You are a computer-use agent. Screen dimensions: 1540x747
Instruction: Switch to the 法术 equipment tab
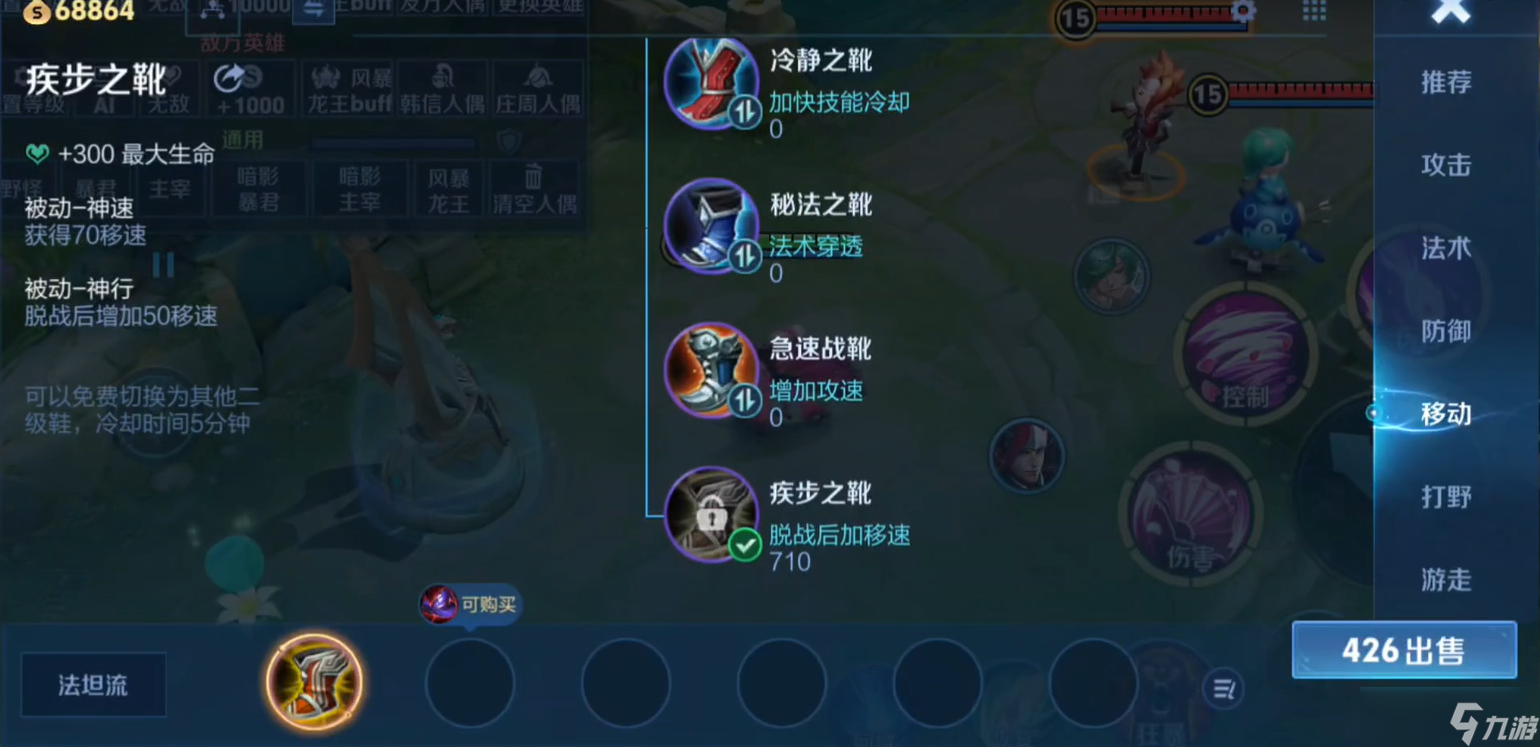tap(1445, 249)
